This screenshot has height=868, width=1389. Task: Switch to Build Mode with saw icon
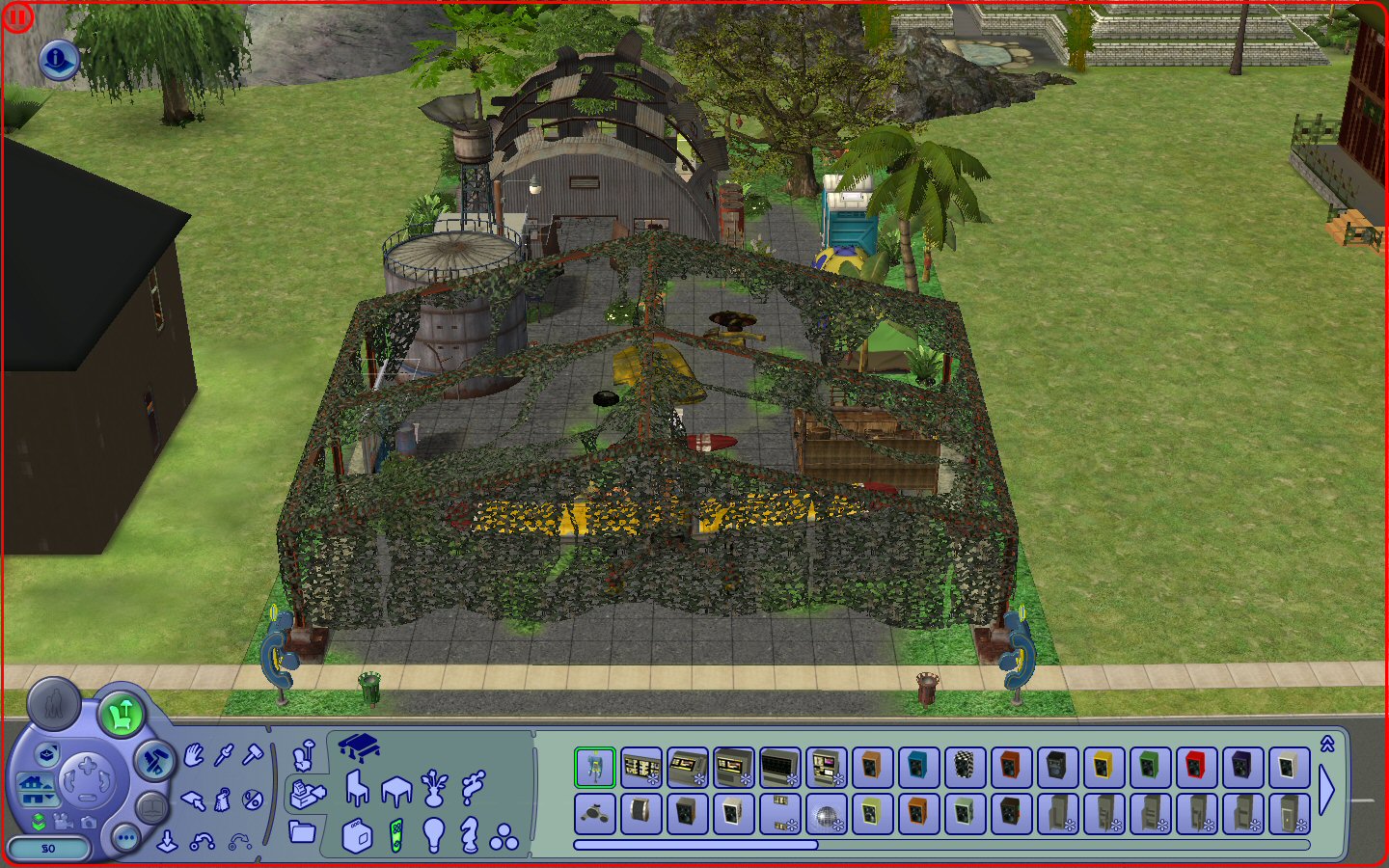point(153,762)
